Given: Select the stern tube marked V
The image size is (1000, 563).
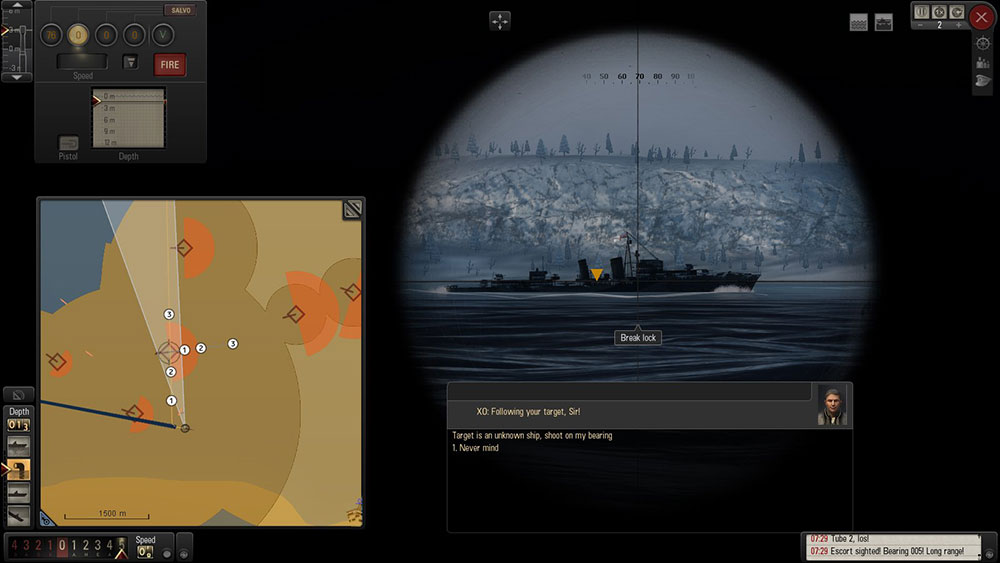Looking at the screenshot, I should 162,35.
